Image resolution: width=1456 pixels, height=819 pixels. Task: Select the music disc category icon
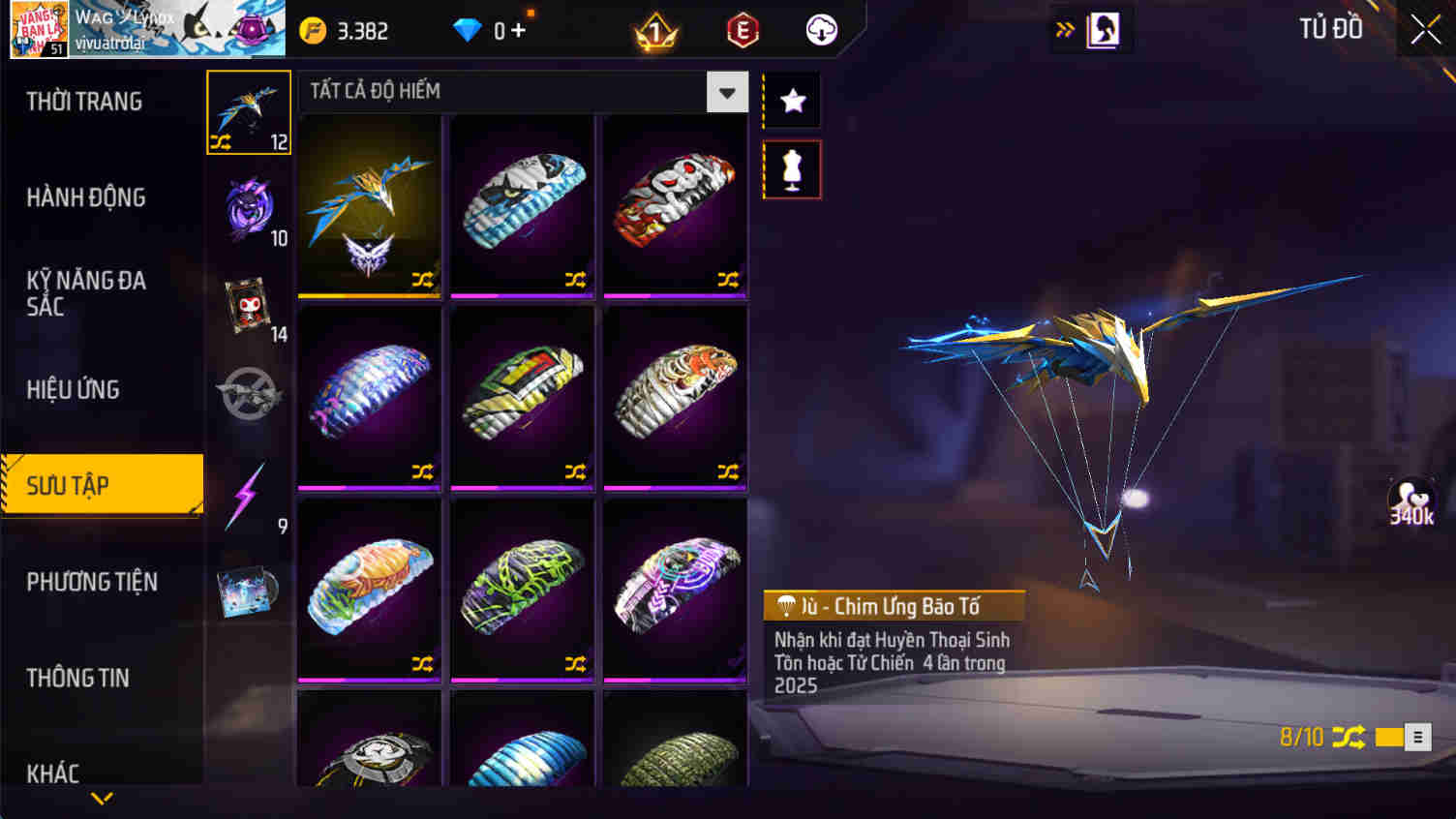click(x=248, y=594)
